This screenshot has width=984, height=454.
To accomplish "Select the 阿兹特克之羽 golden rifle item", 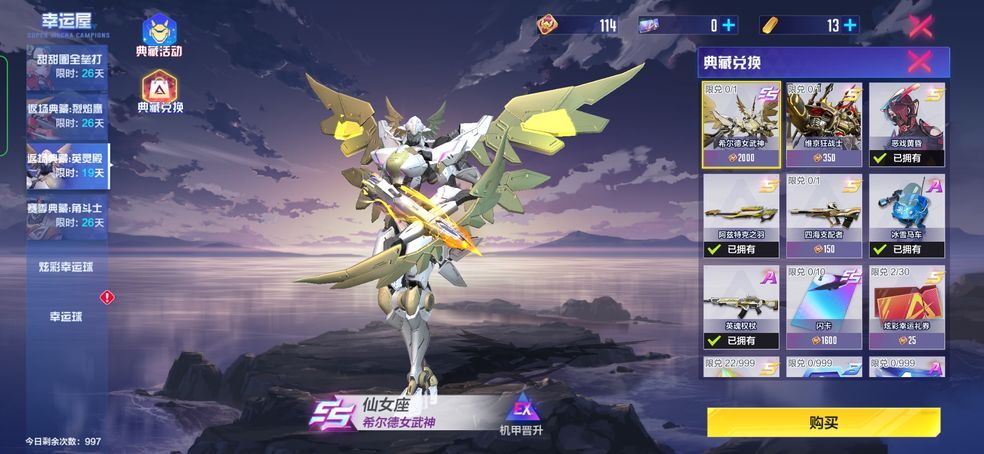I will click(x=741, y=215).
